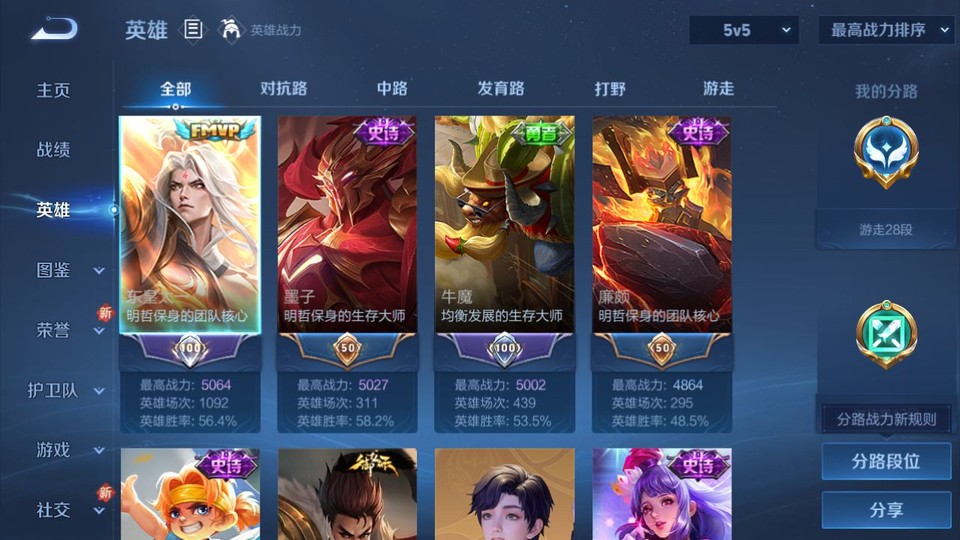This screenshot has height=540, width=960.
Task: Expand the 护卫队 sidebar menu
Action: click(x=68, y=390)
